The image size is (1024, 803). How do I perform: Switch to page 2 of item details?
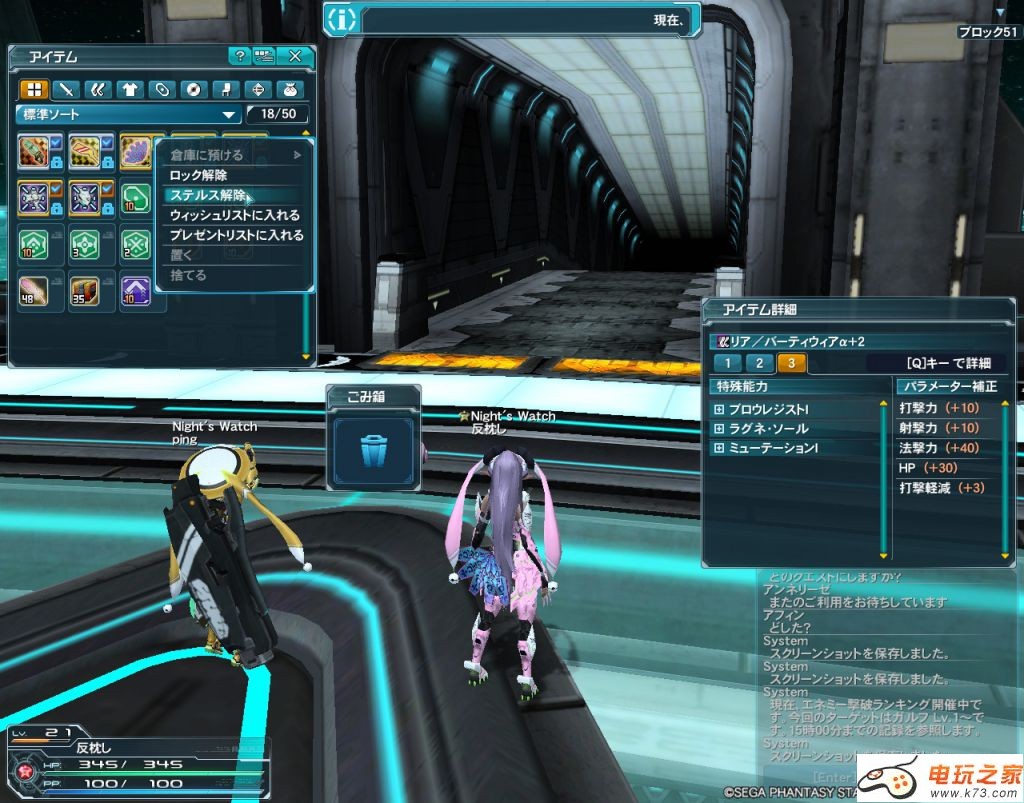point(760,363)
